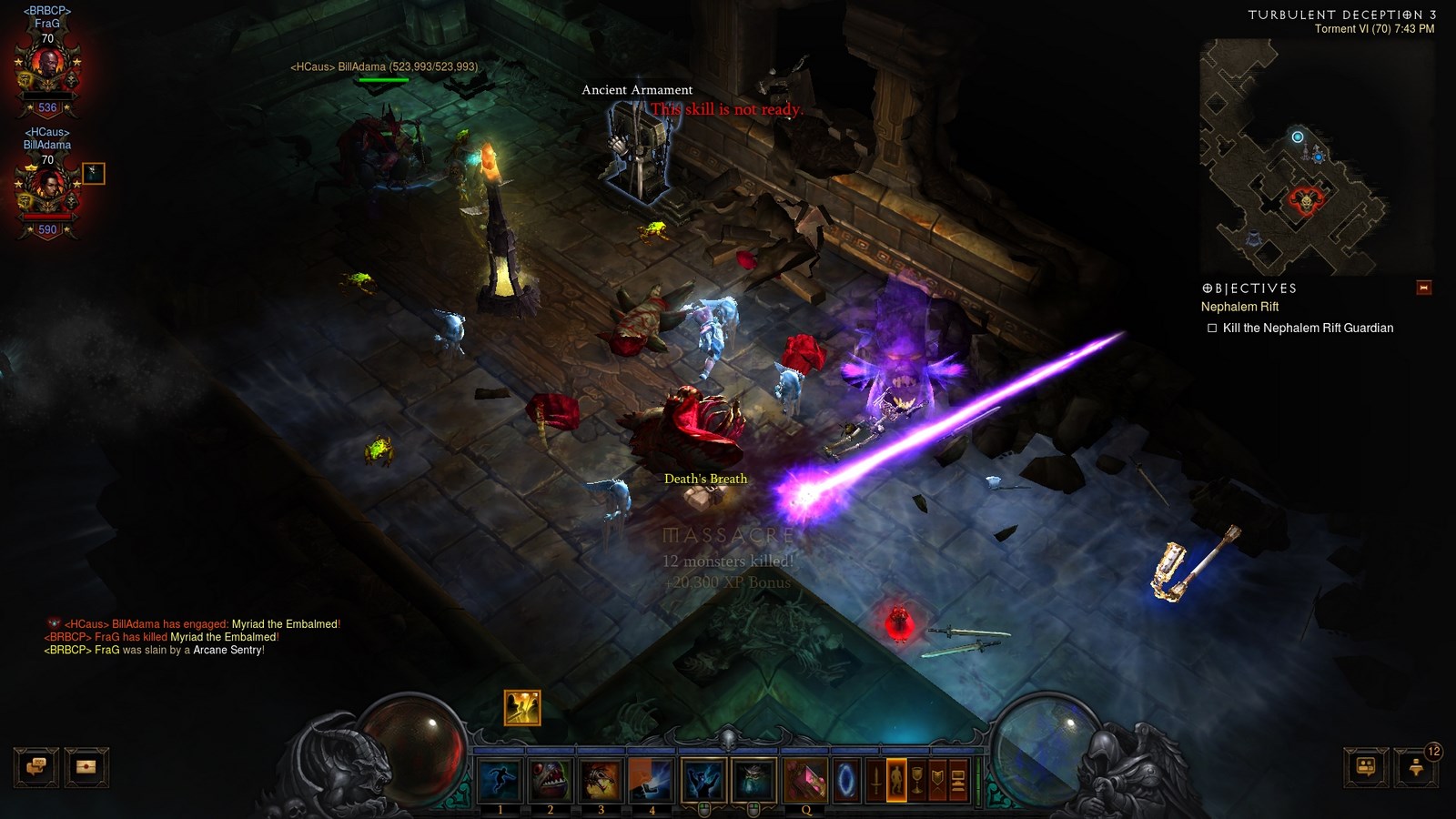Select FraG's party portrait
1456x819 pixels.
(x=47, y=66)
